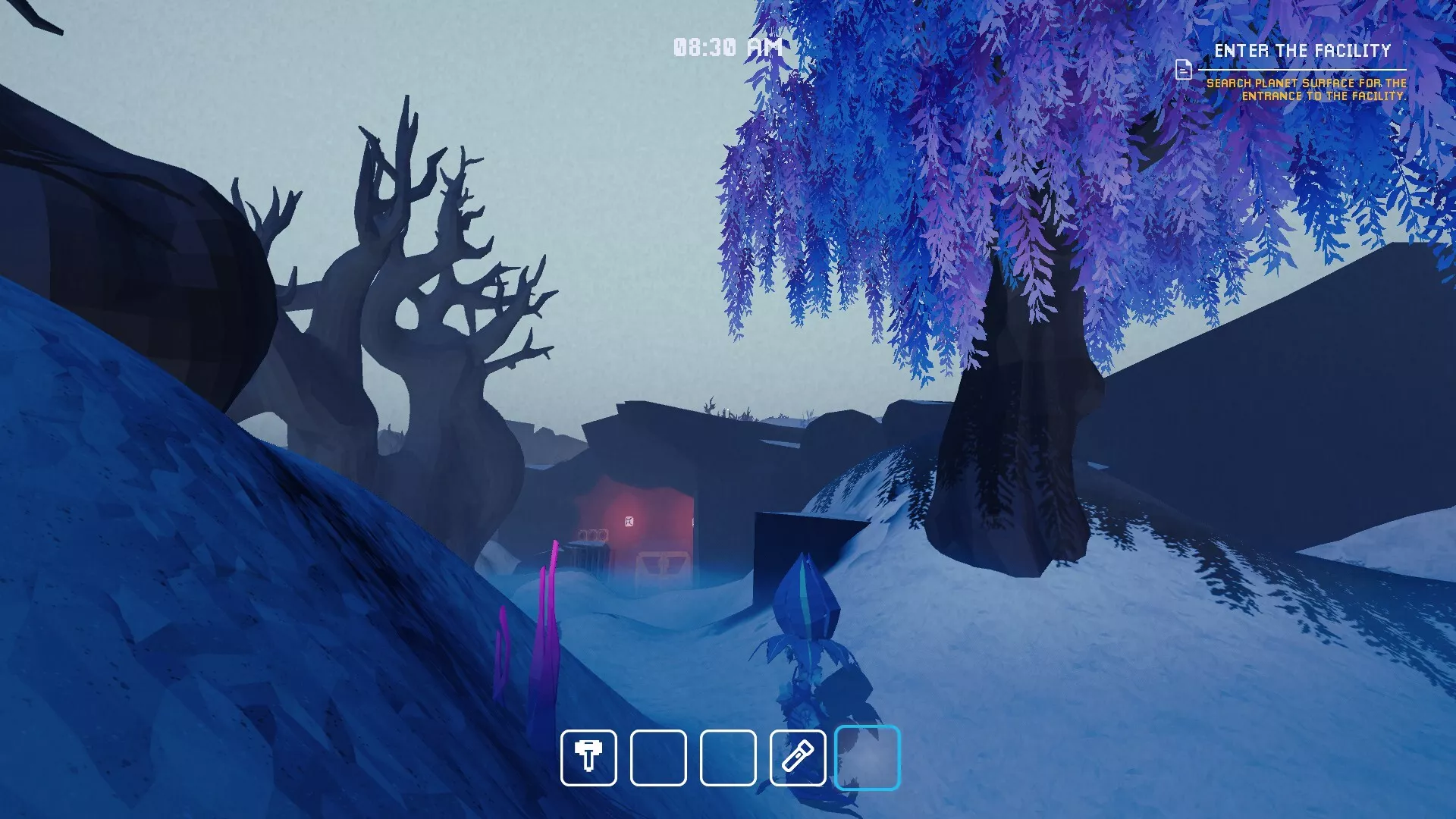This screenshot has height=819, width=1456.
Task: Select the flashlight hotbar slot
Action: [x=797, y=758]
